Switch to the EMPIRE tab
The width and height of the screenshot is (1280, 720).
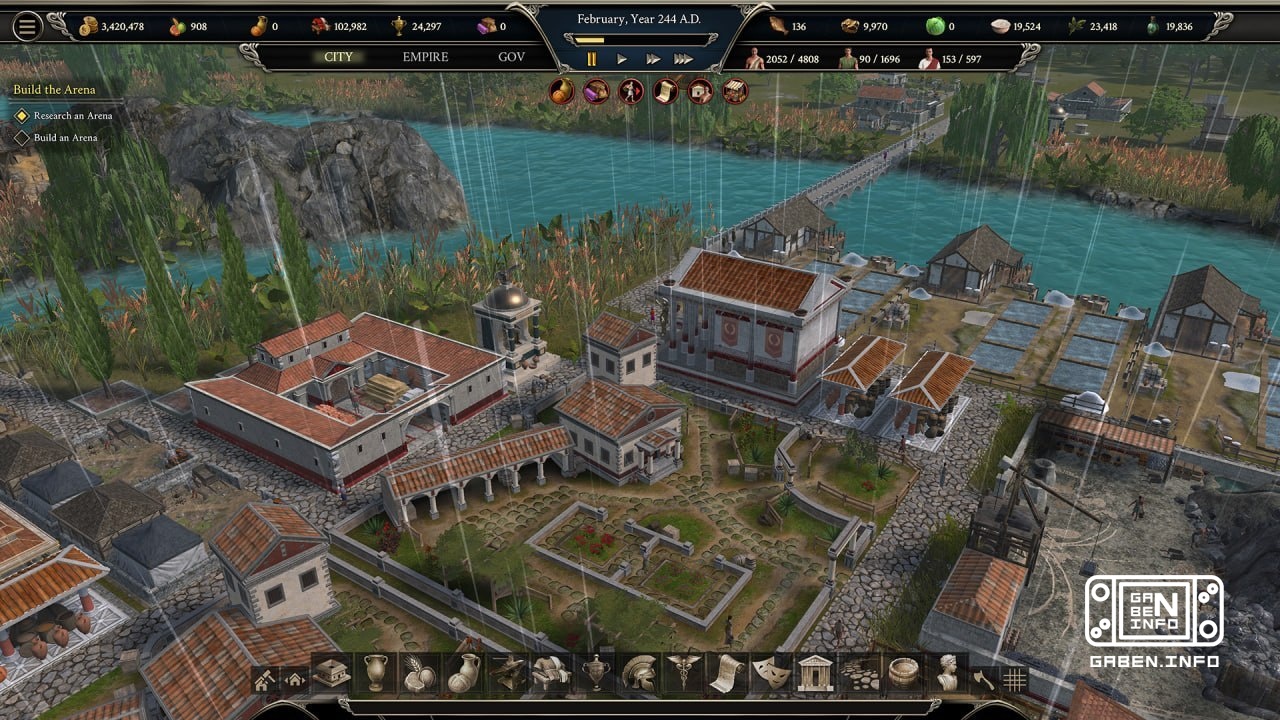click(x=424, y=57)
